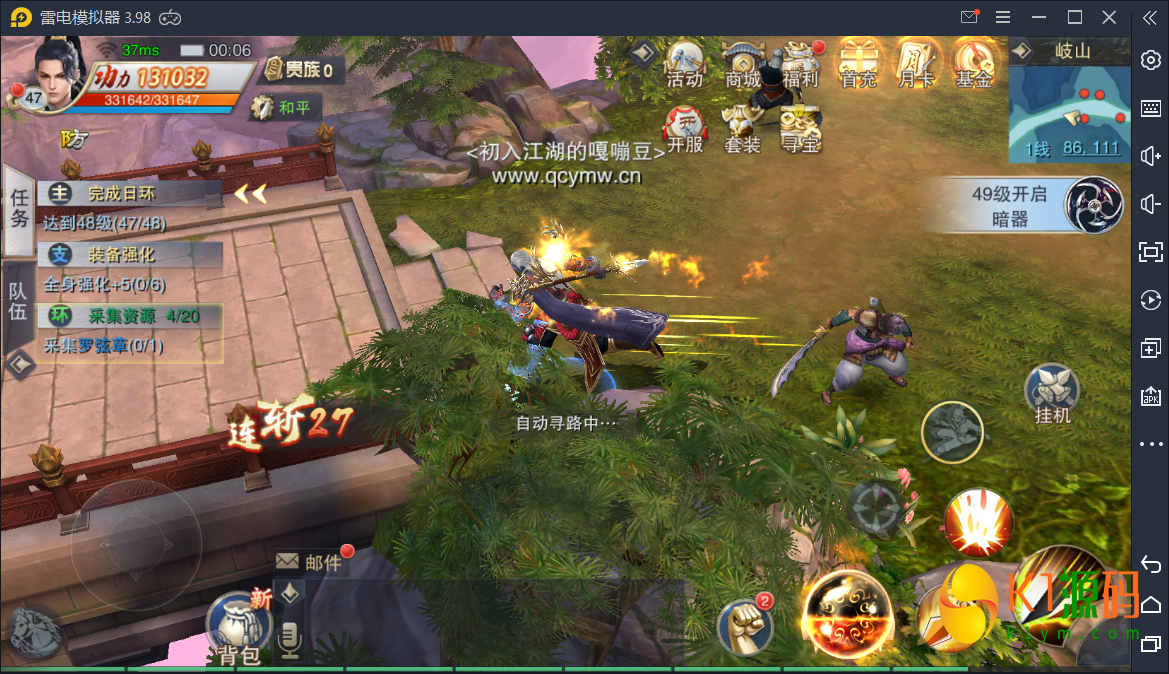The image size is (1169, 674).
Task: Open the 活动 events icon
Action: [685, 64]
